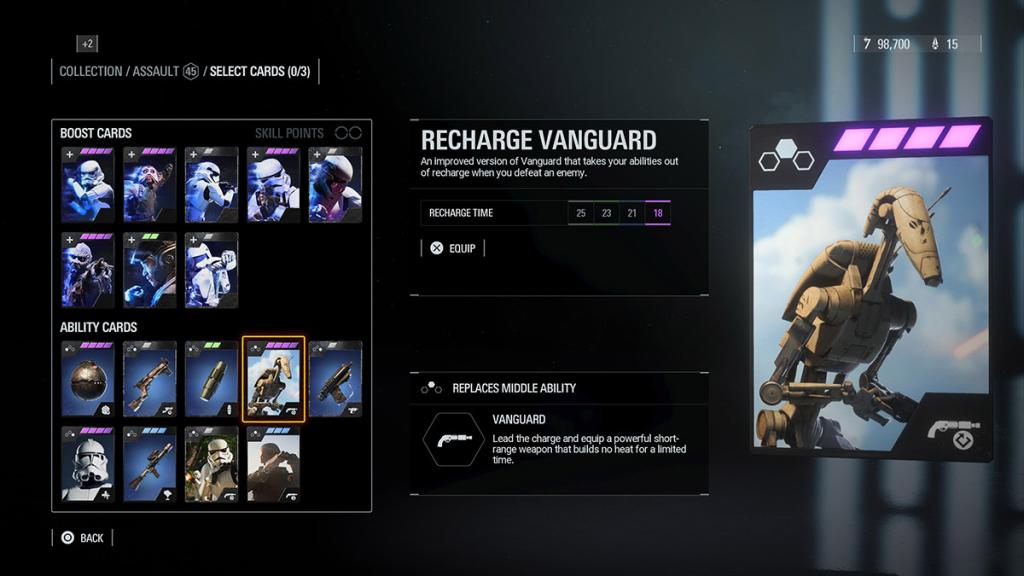1024x576 pixels.
Task: Pick the soldier with binoculars ability card
Action: tap(274, 464)
